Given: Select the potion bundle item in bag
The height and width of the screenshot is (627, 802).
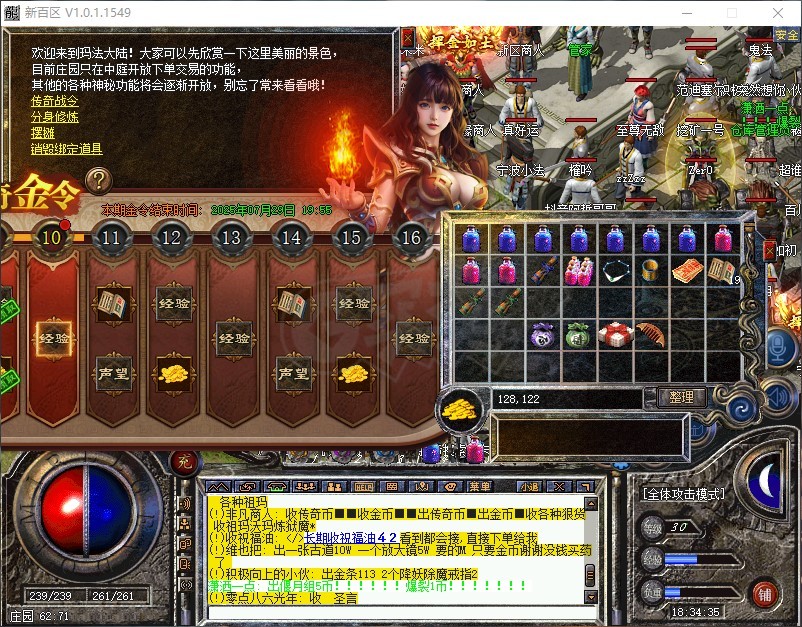Looking at the screenshot, I should tap(579, 270).
